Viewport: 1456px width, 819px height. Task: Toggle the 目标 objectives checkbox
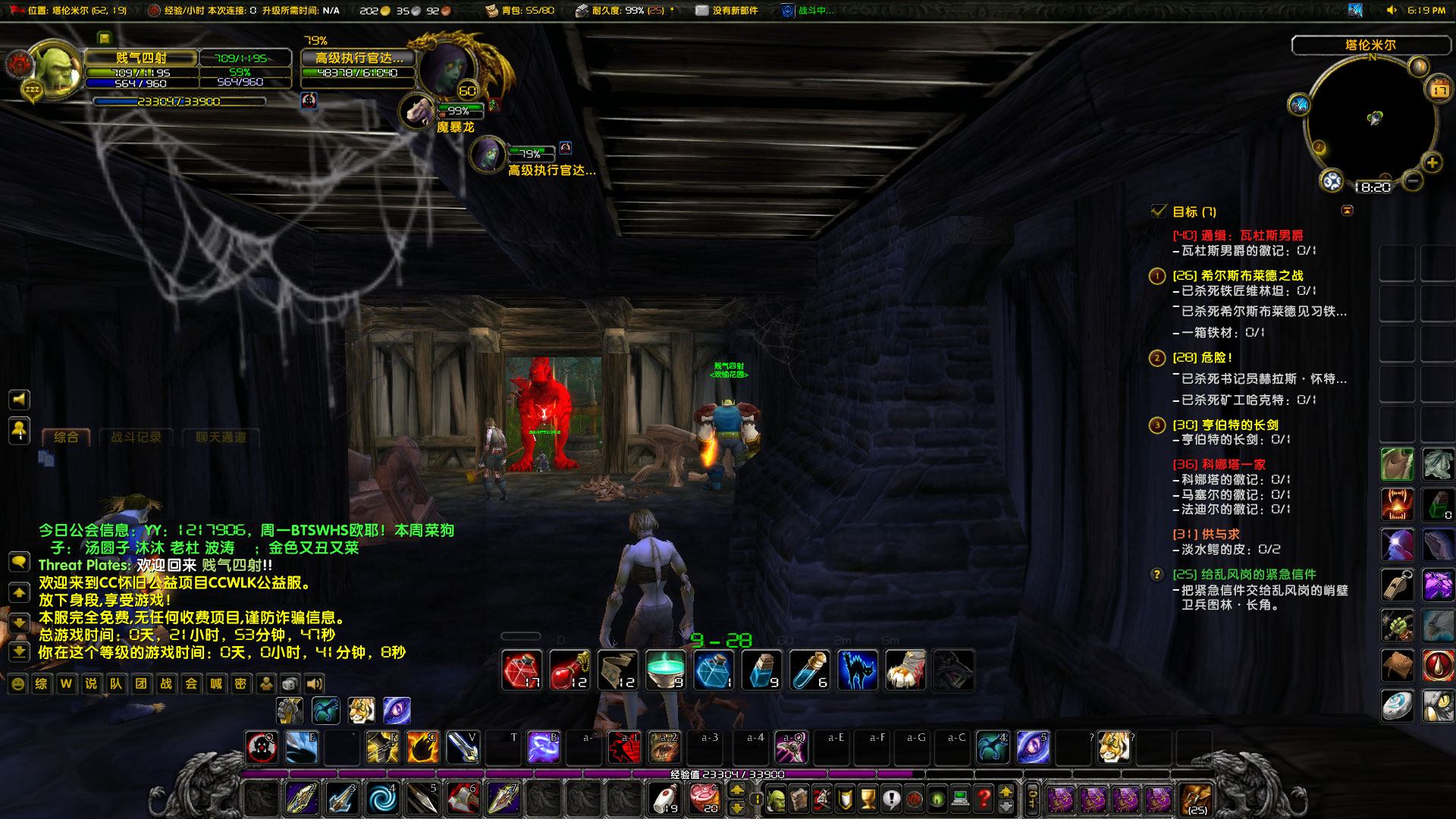pyautogui.click(x=1157, y=212)
